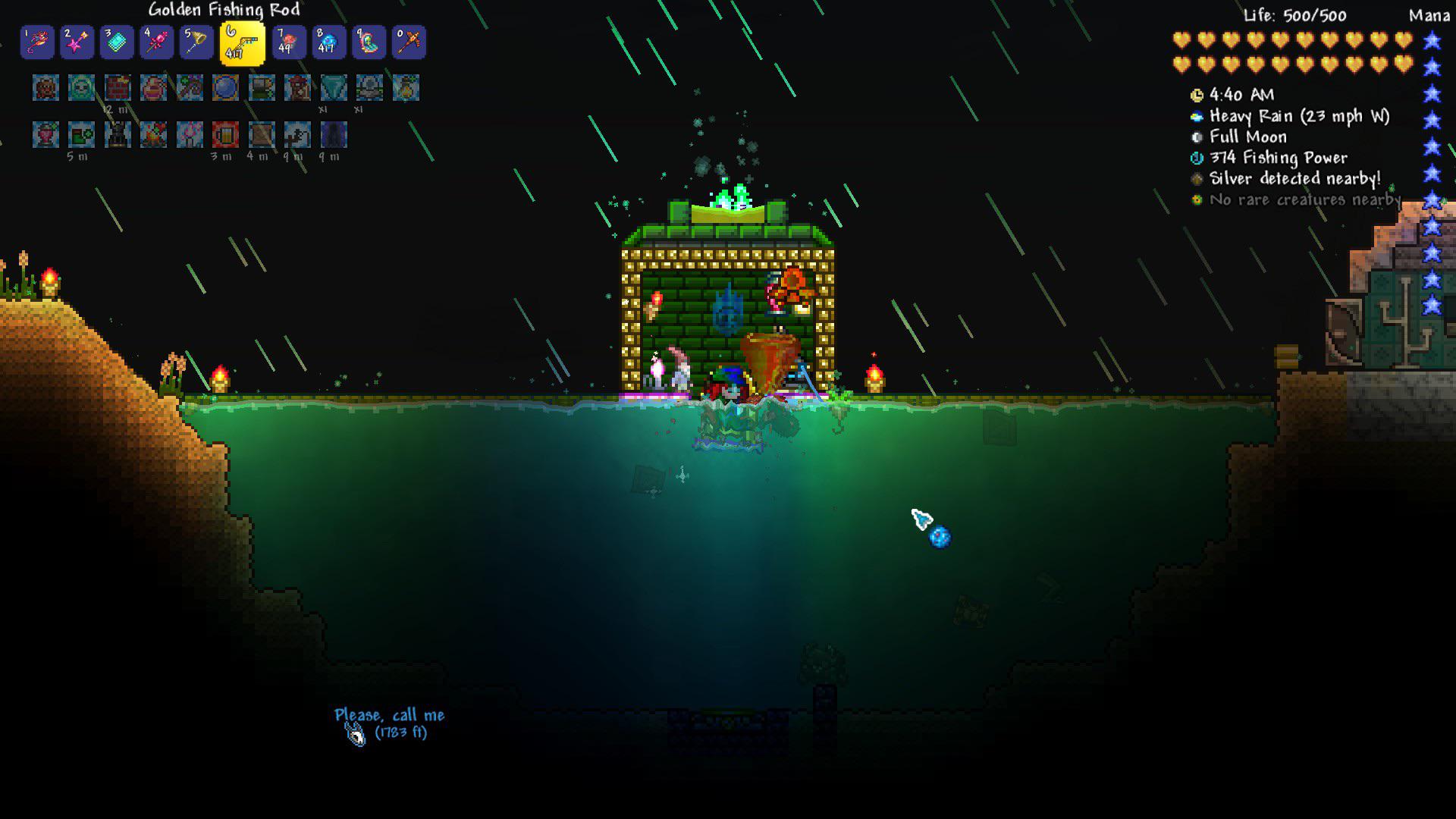Click the green skull buff icon
Image resolution: width=1456 pixels, height=819 pixels.
coord(81,88)
